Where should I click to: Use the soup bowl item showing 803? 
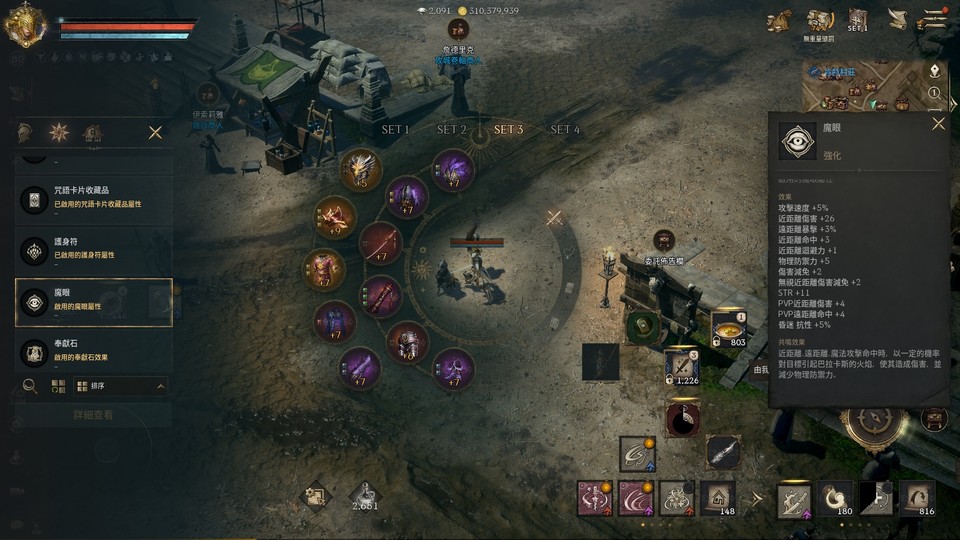pyautogui.click(x=729, y=328)
